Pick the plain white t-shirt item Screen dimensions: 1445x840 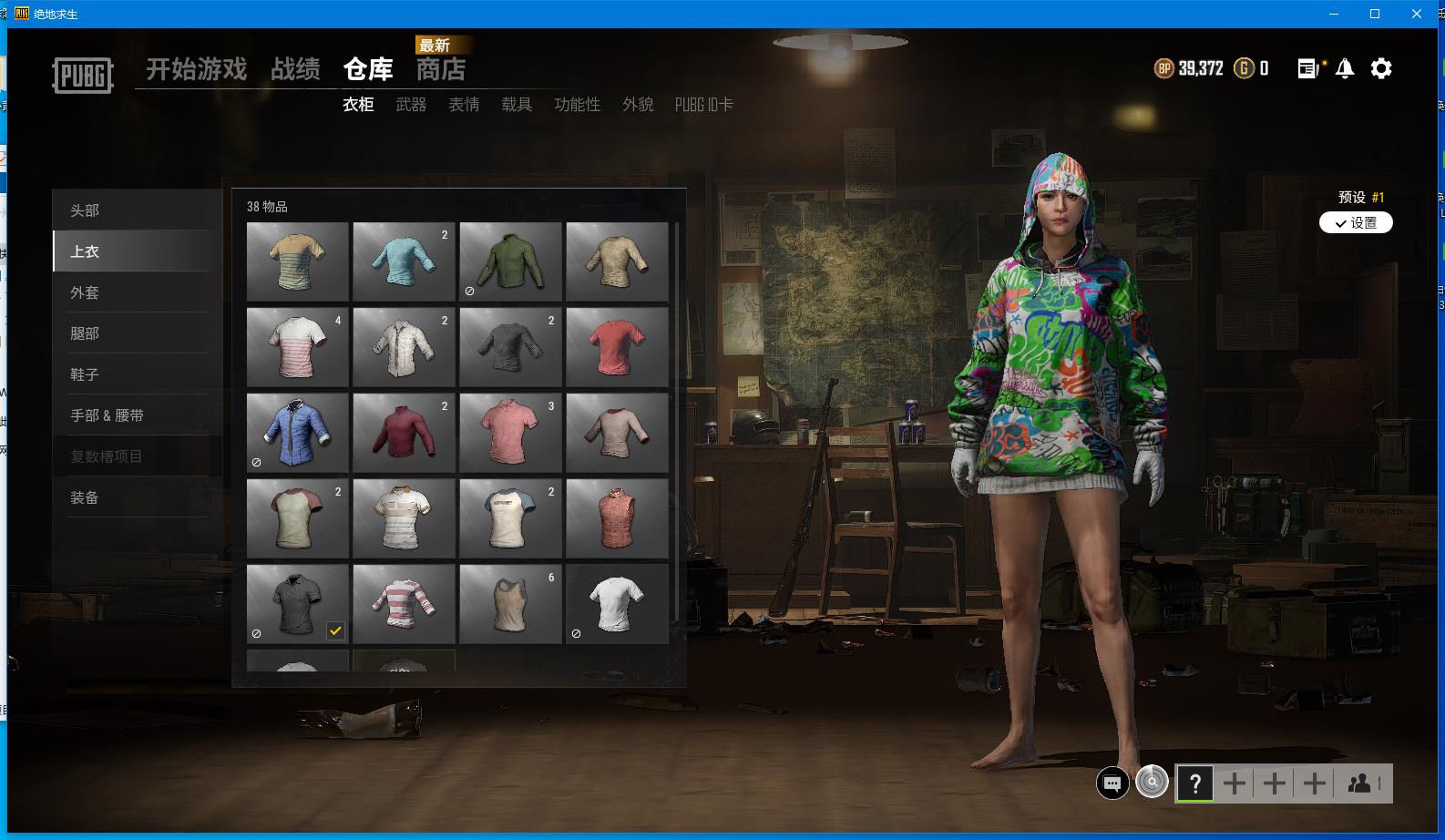coord(617,604)
